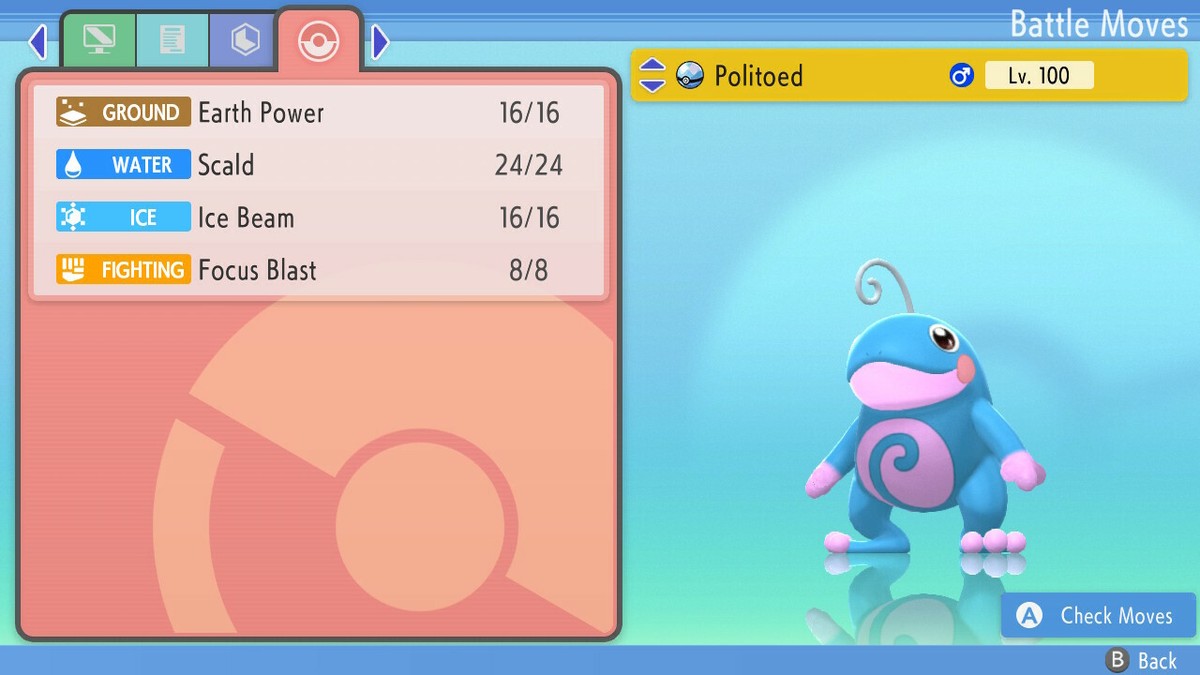1200x675 pixels.
Task: Select the red Poké Ball moves tab
Action: click(x=319, y=41)
